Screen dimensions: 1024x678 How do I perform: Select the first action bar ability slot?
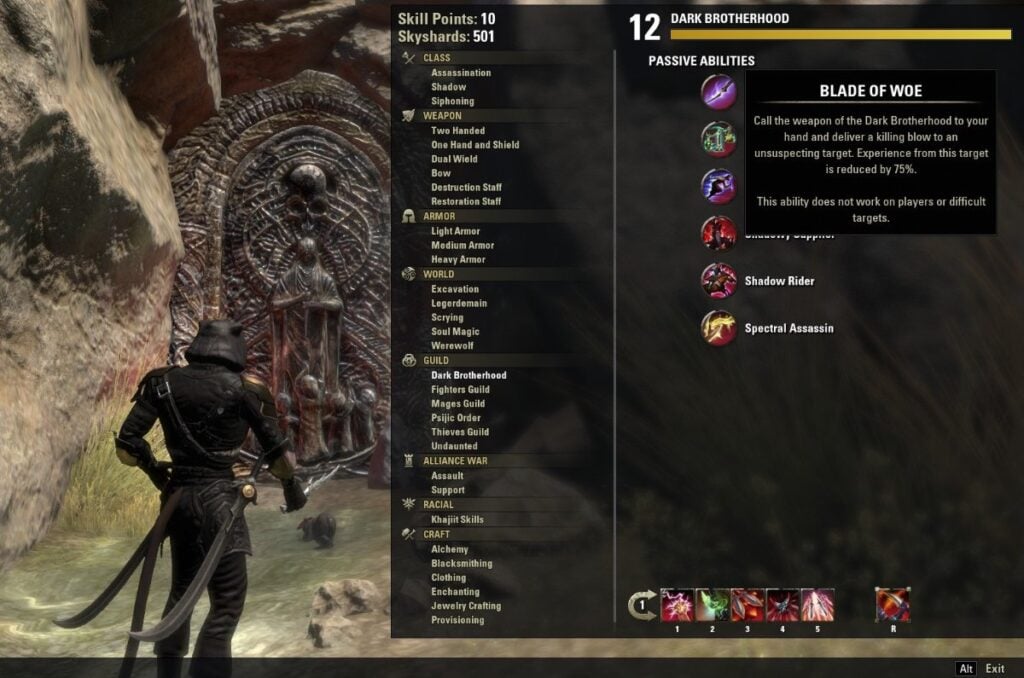point(678,605)
